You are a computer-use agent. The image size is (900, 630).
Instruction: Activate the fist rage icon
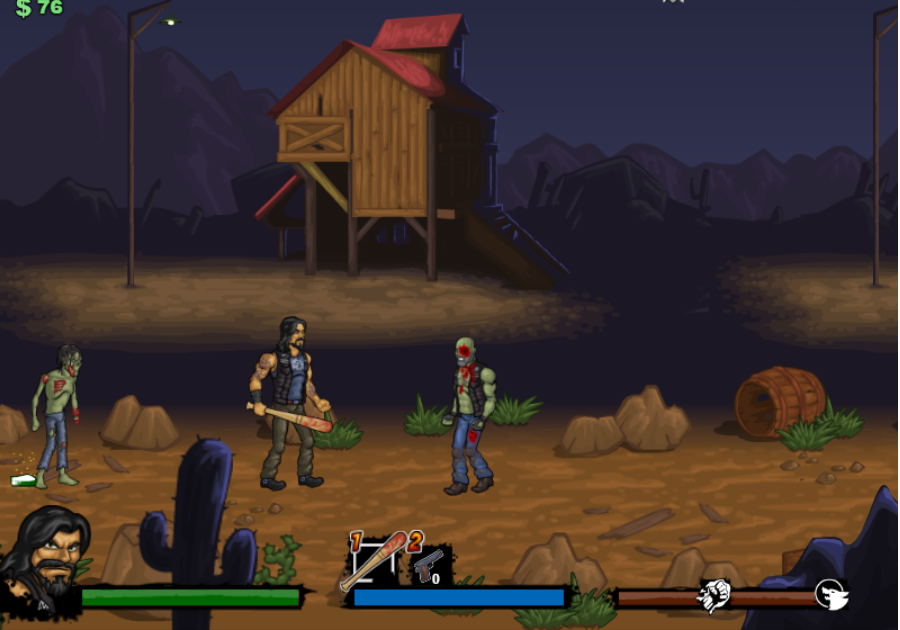[713, 595]
